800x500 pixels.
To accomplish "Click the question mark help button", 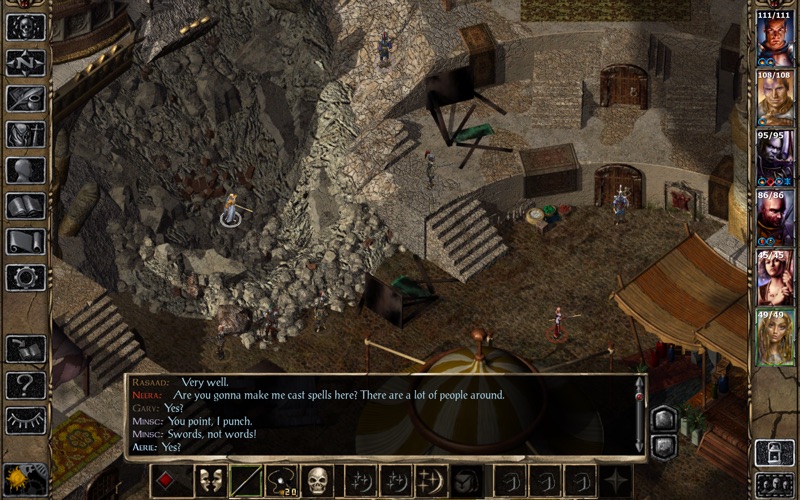I will [25, 385].
